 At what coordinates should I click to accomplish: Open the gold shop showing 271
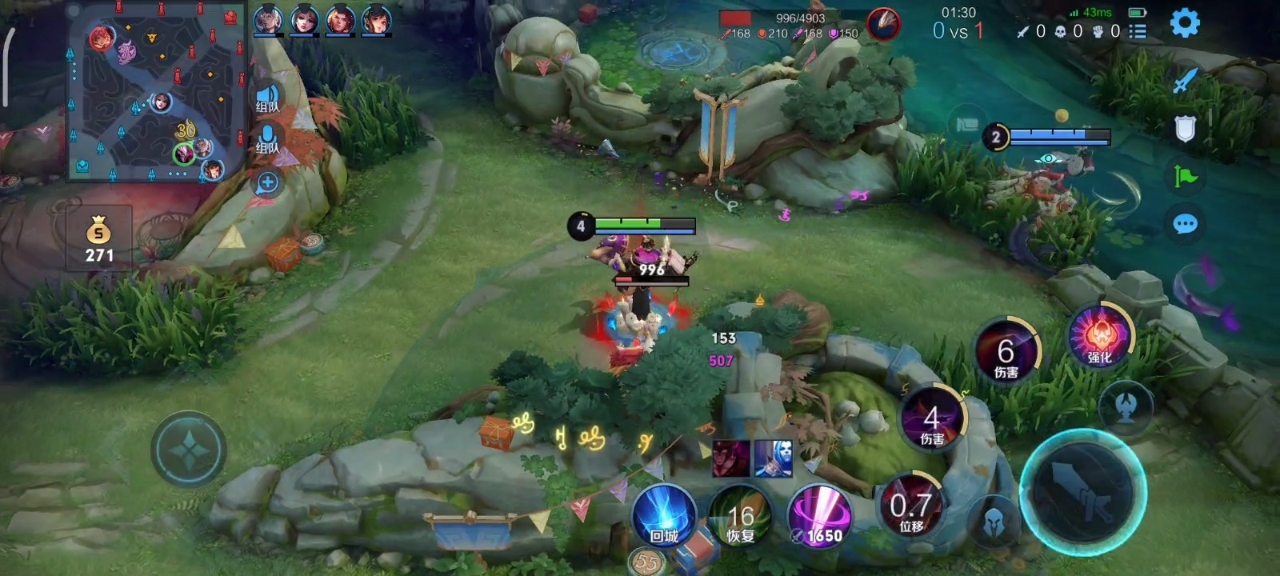(x=99, y=240)
